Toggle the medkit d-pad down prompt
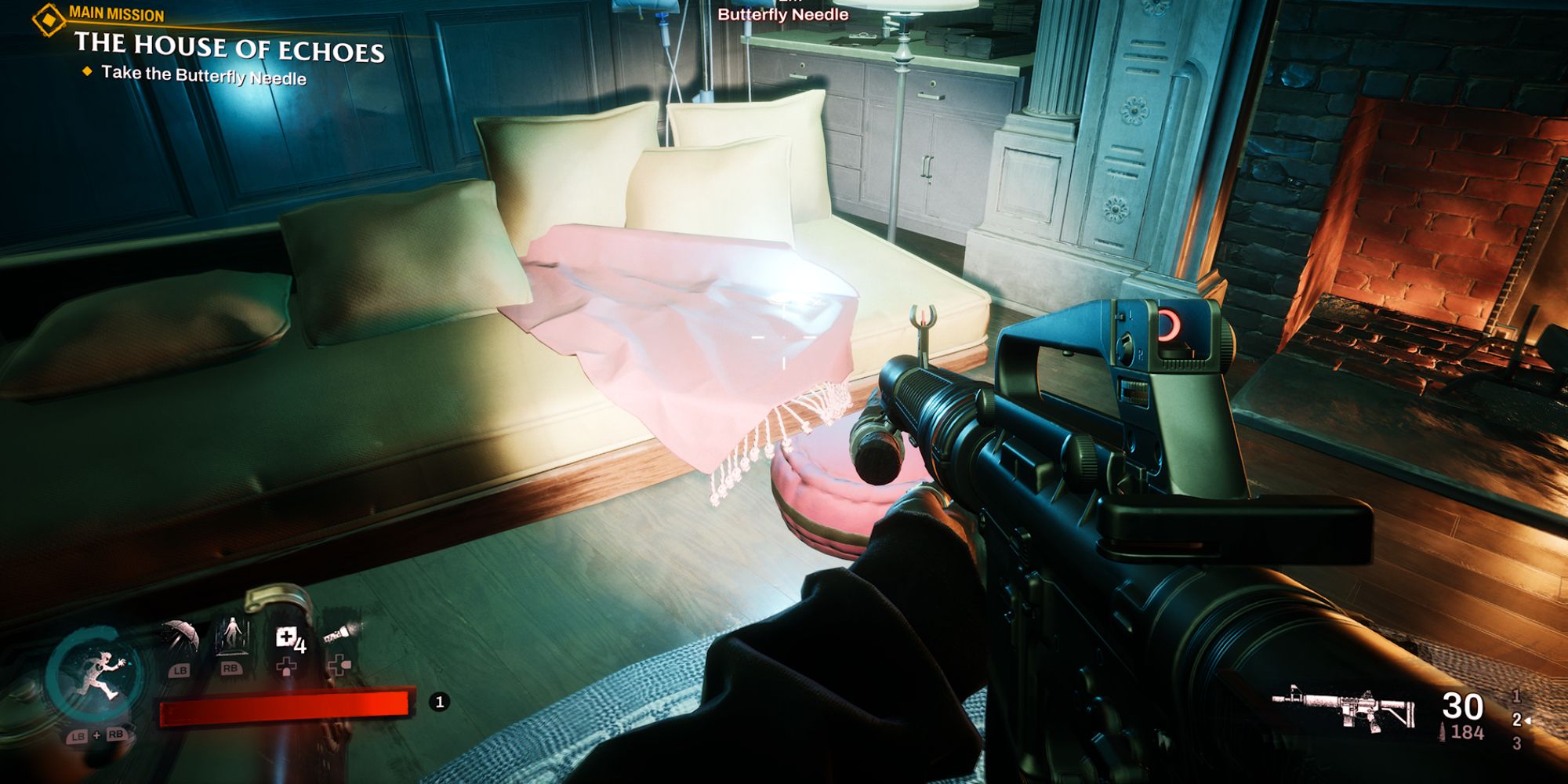Viewport: 1568px width, 784px height. (287, 666)
